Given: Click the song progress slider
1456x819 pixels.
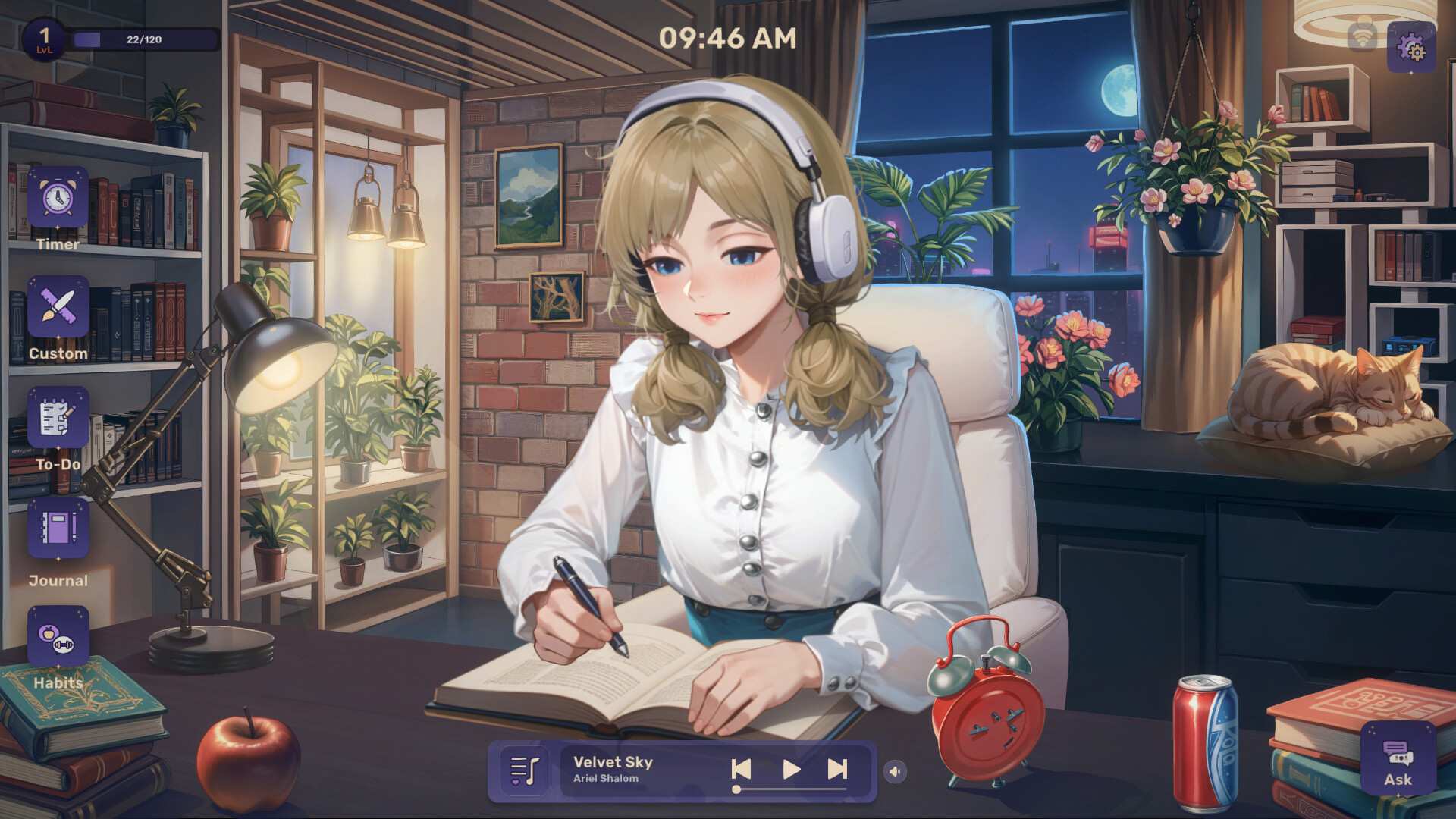Looking at the screenshot, I should pos(789,791).
